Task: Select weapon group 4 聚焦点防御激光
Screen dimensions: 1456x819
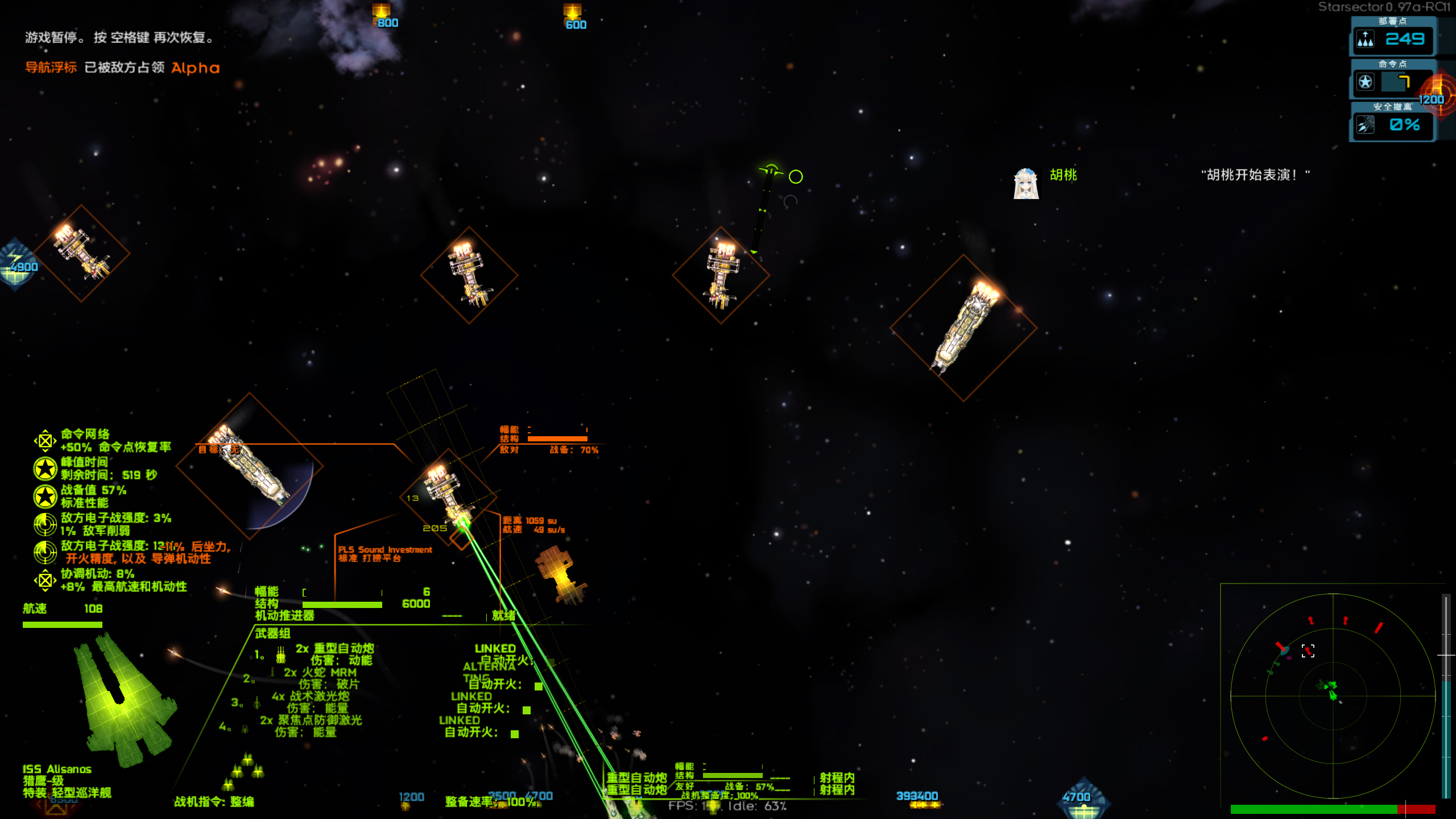Action: point(311,720)
